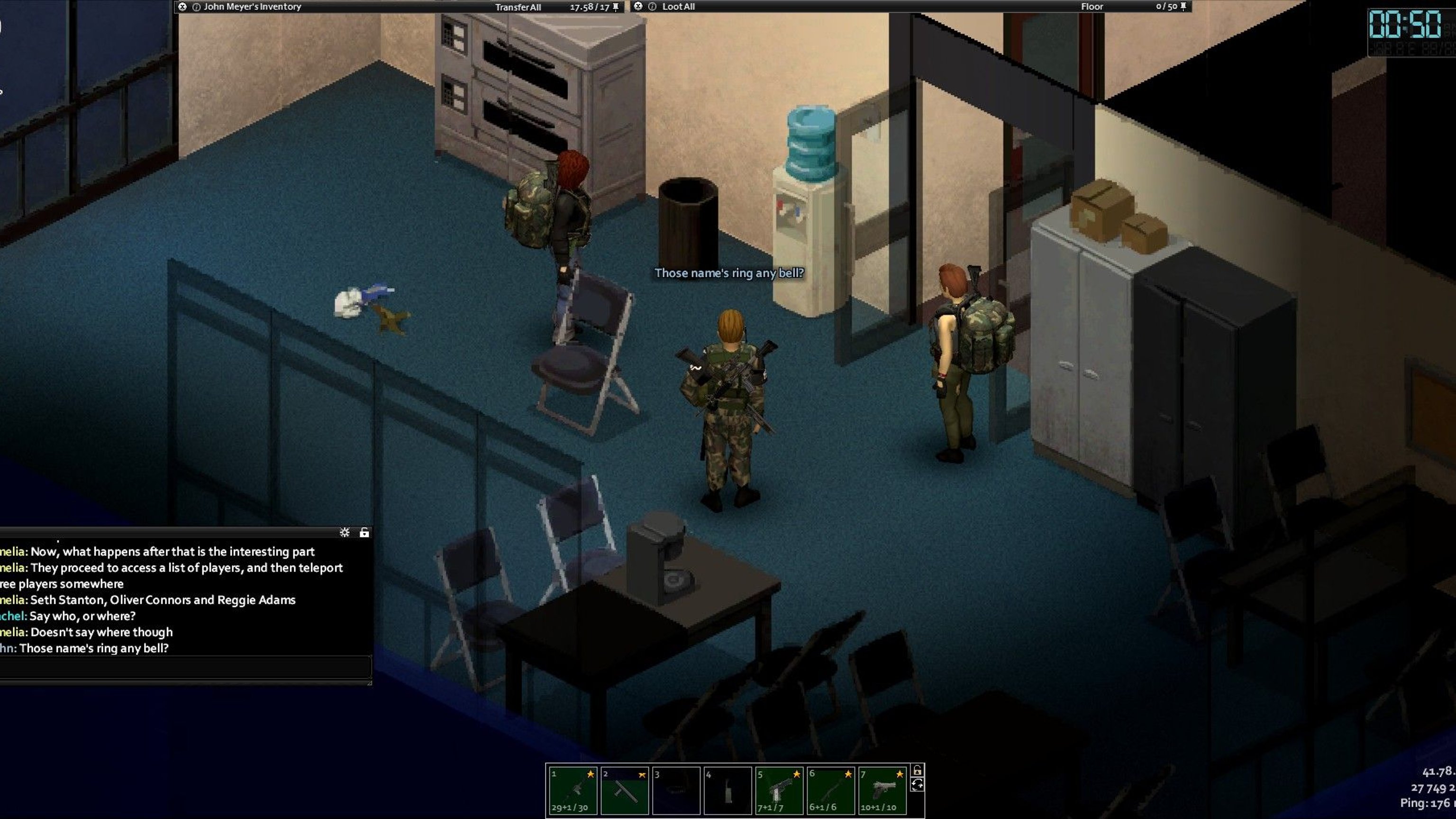The image size is (1456, 819).
Task: Click the Transfer All button
Action: (x=518, y=8)
